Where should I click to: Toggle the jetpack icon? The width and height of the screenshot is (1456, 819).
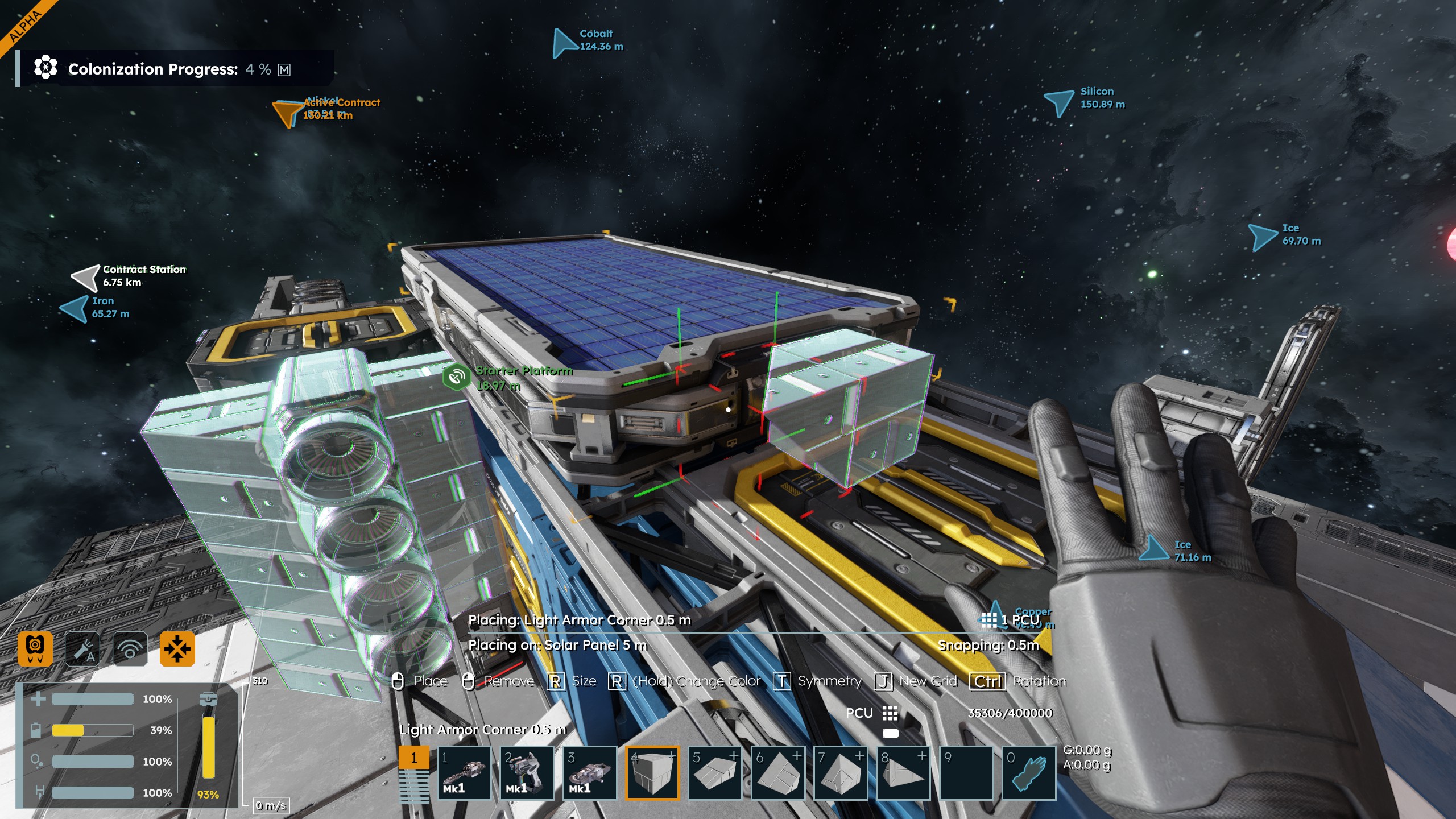[x=35, y=648]
